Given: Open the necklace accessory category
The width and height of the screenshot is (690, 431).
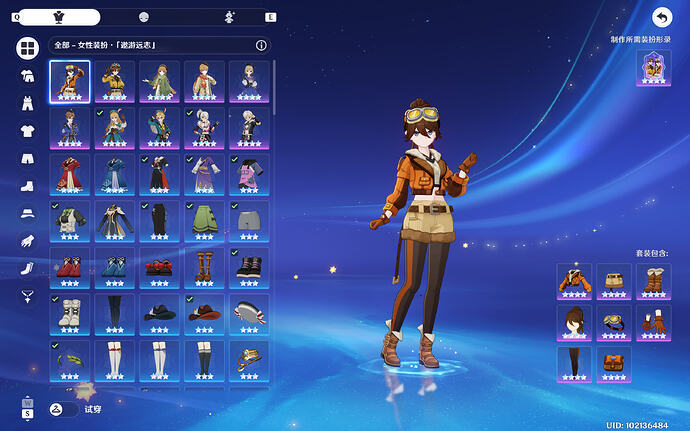Looking at the screenshot, I should [x=28, y=296].
